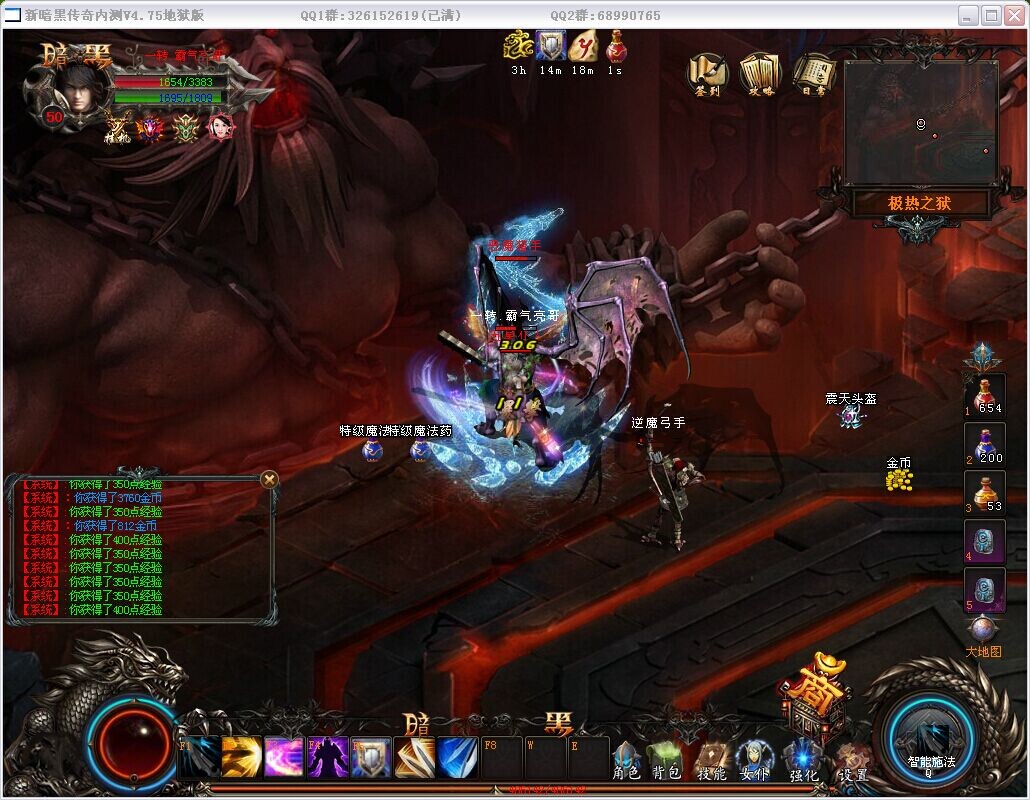1030x800 pixels.
Task: Open the 技能 skills panel
Action: 711,761
